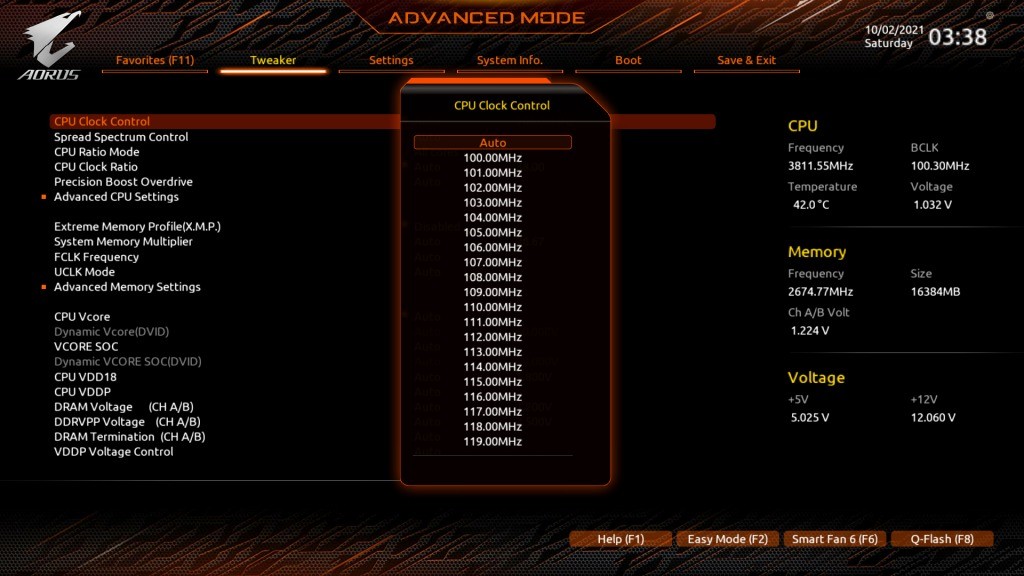Choose the 119.00MHz option
This screenshot has width=1024, height=576.
pyautogui.click(x=493, y=442)
